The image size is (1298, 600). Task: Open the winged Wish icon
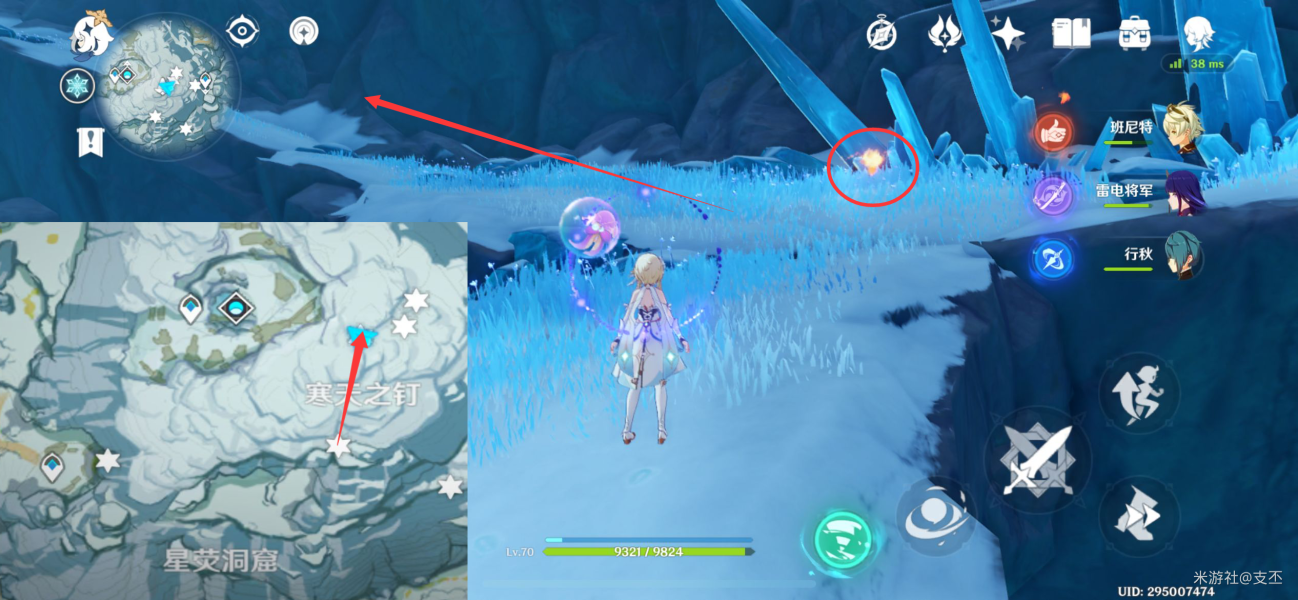pos(944,34)
